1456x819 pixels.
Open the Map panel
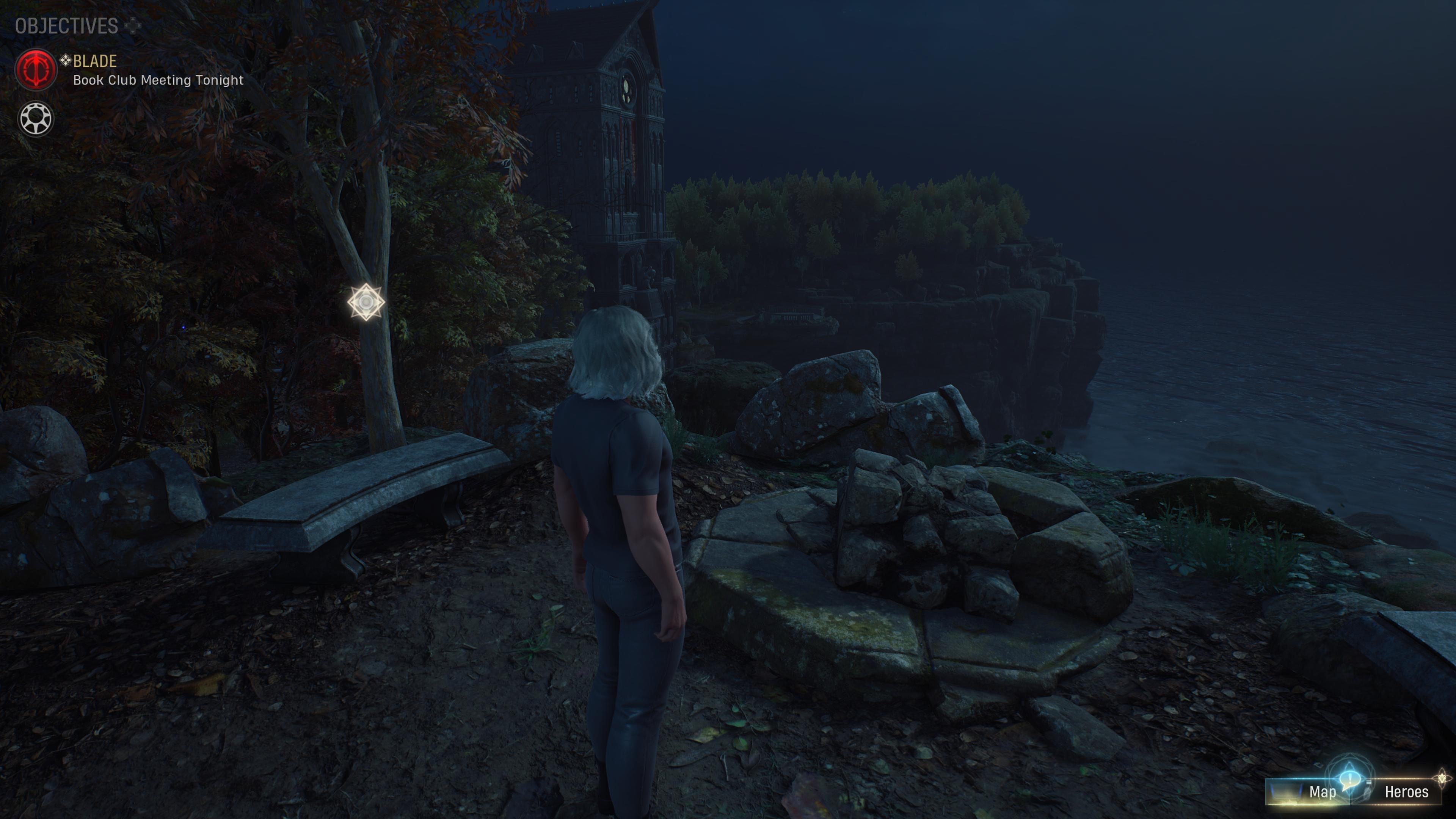click(x=1322, y=792)
